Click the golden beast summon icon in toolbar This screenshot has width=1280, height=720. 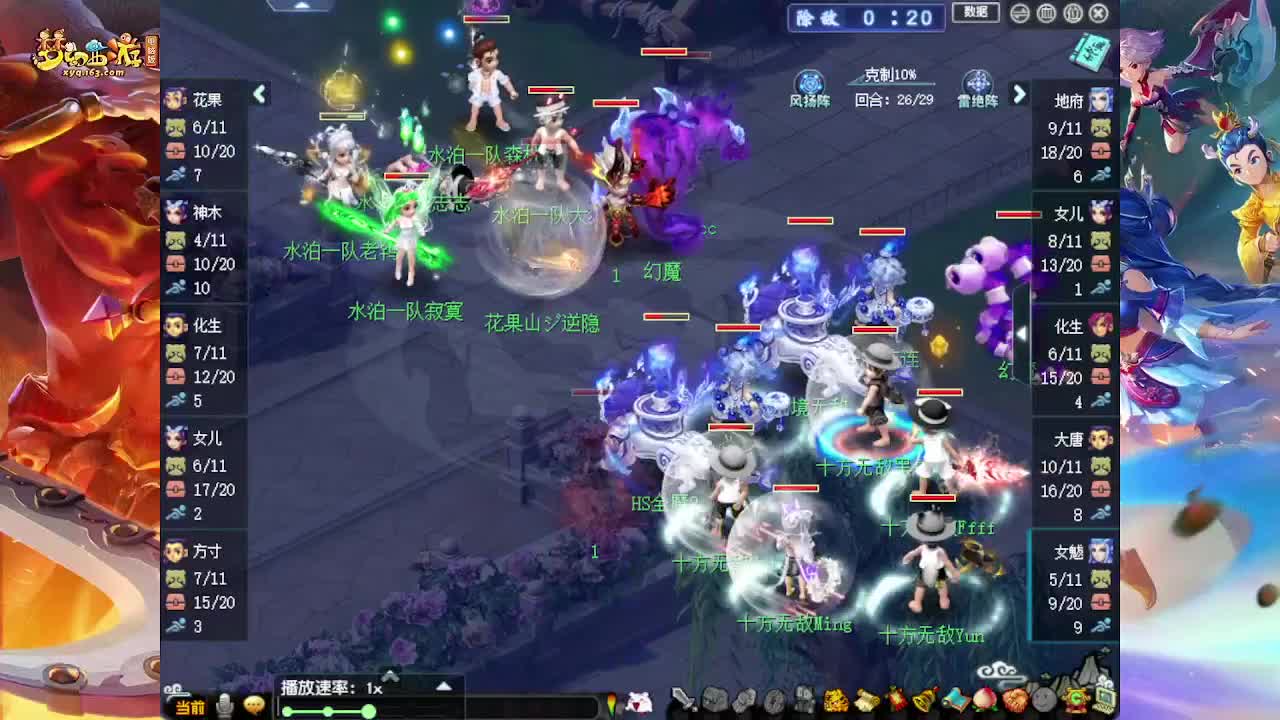834,700
